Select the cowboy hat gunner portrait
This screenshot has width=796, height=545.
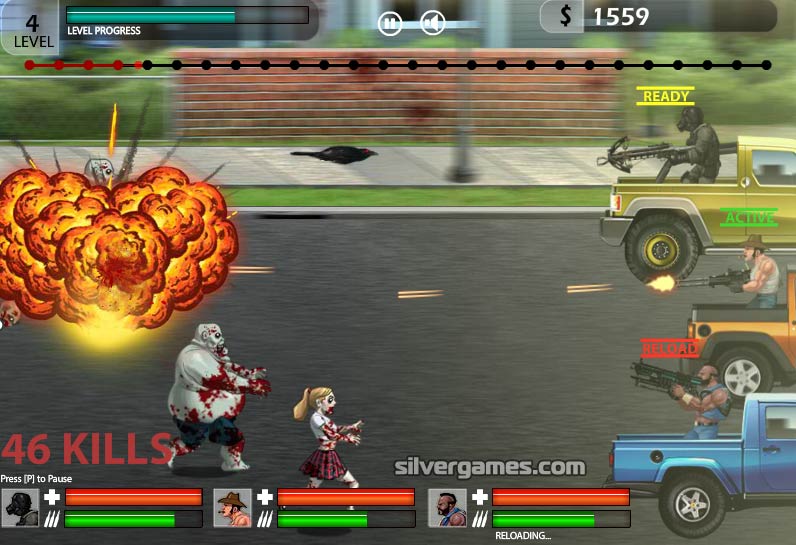click(x=232, y=507)
